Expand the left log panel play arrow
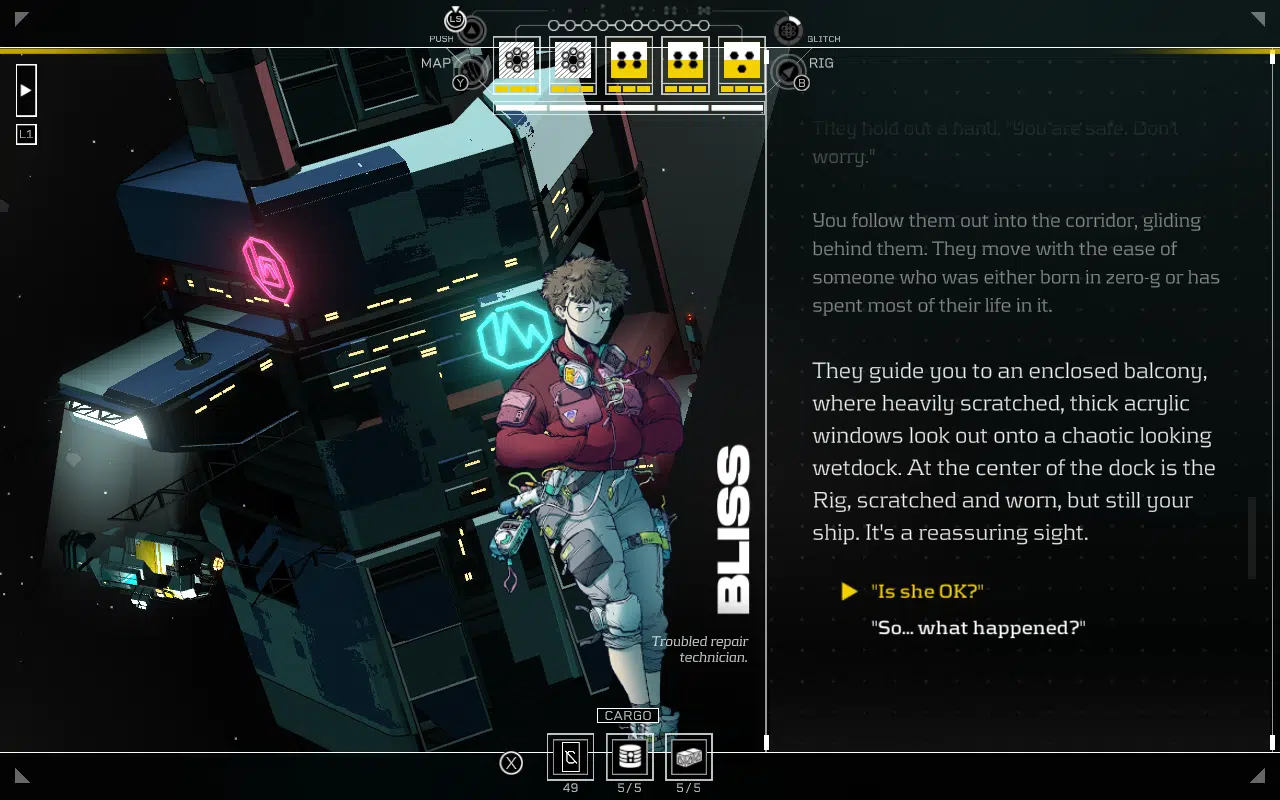The width and height of the screenshot is (1280, 800). pyautogui.click(x=24, y=90)
